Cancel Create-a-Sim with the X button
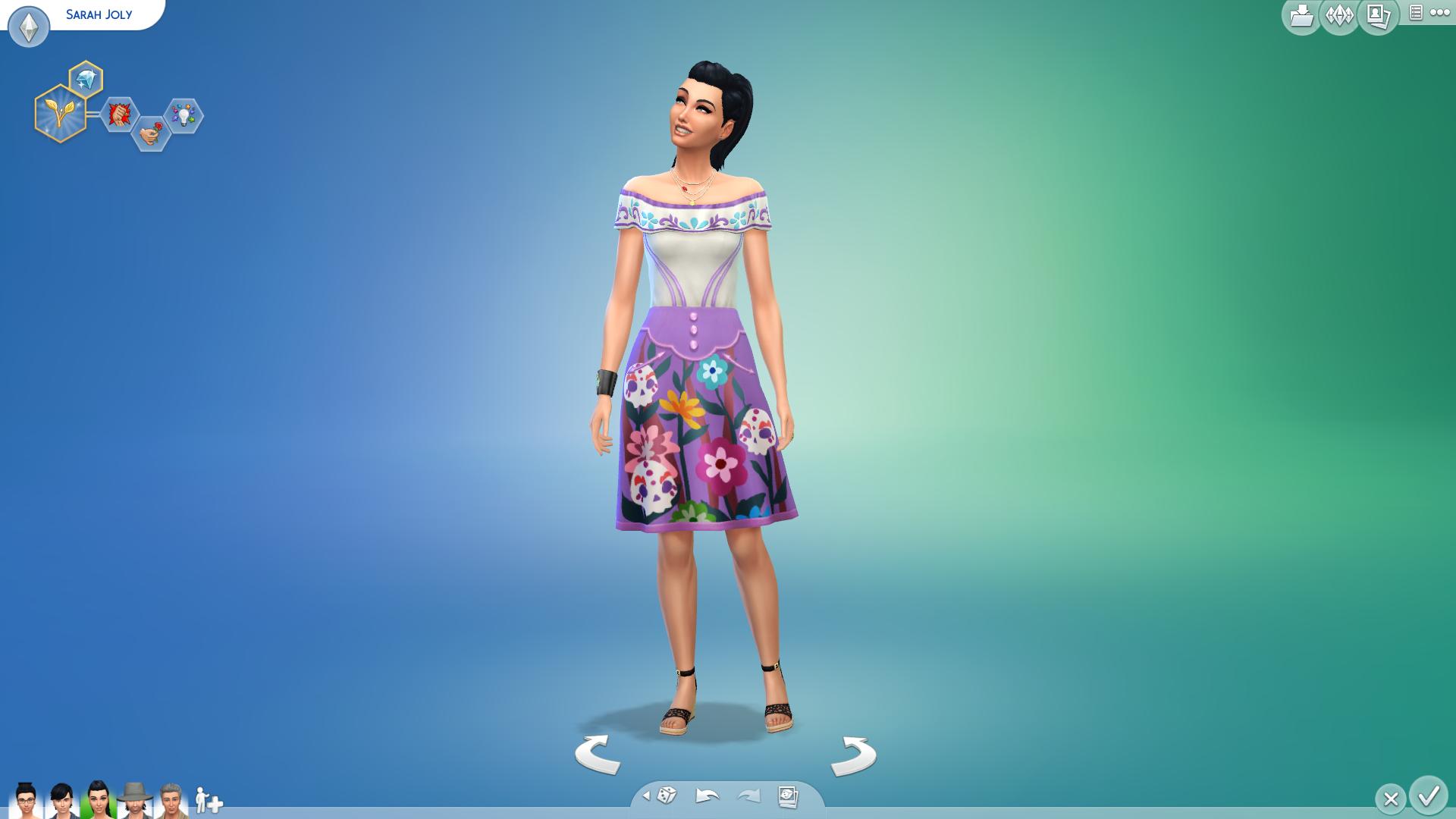 [1390, 799]
